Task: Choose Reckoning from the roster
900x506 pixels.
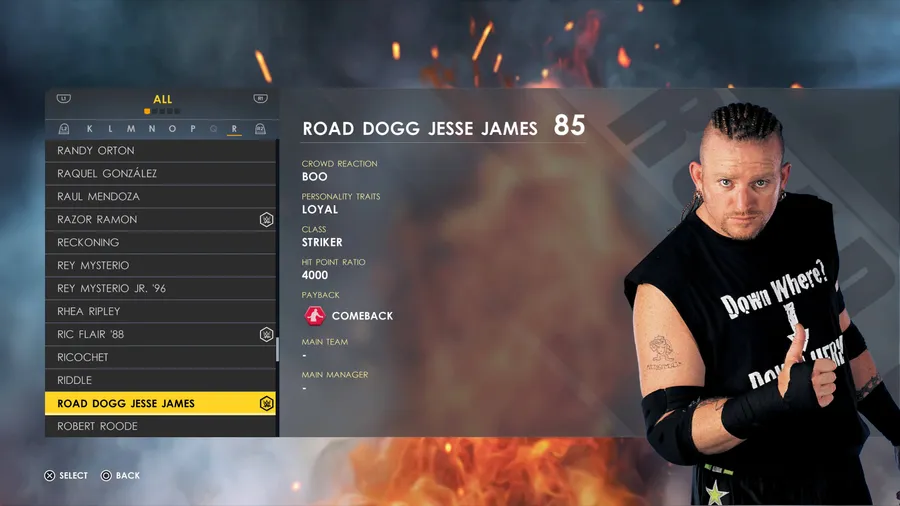Action: pyautogui.click(x=160, y=242)
